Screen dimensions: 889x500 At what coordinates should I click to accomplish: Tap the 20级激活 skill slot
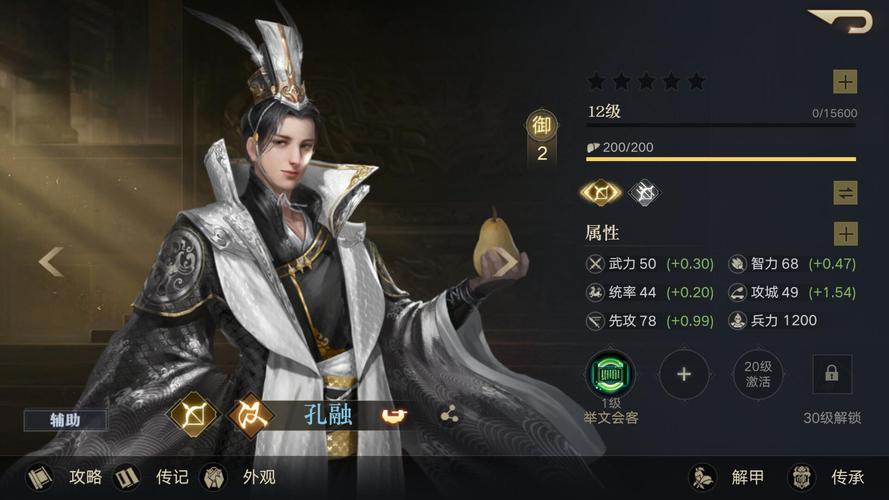pyautogui.click(x=758, y=375)
